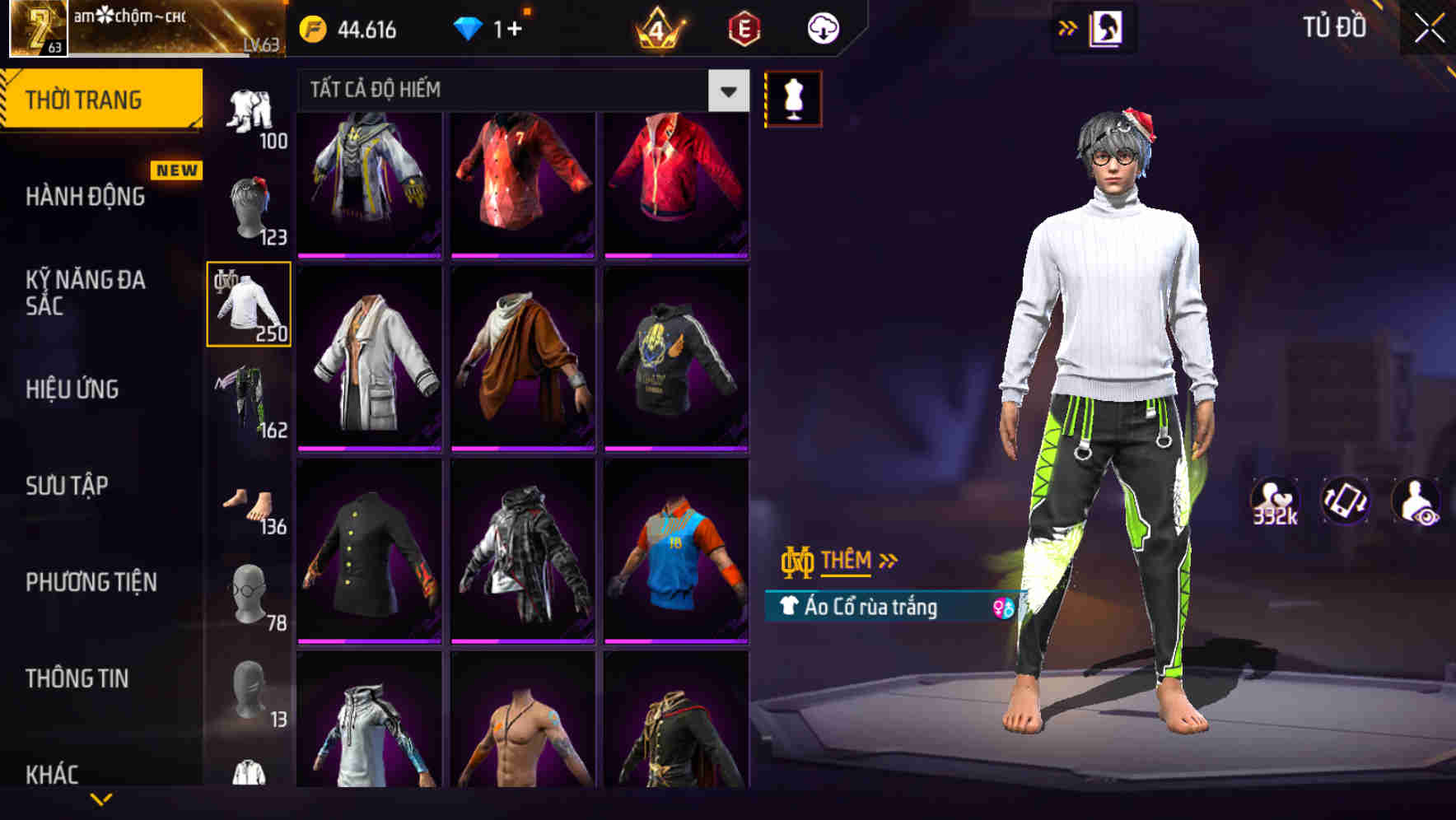Collapse the left menu with the bottom chevron

tap(101, 800)
